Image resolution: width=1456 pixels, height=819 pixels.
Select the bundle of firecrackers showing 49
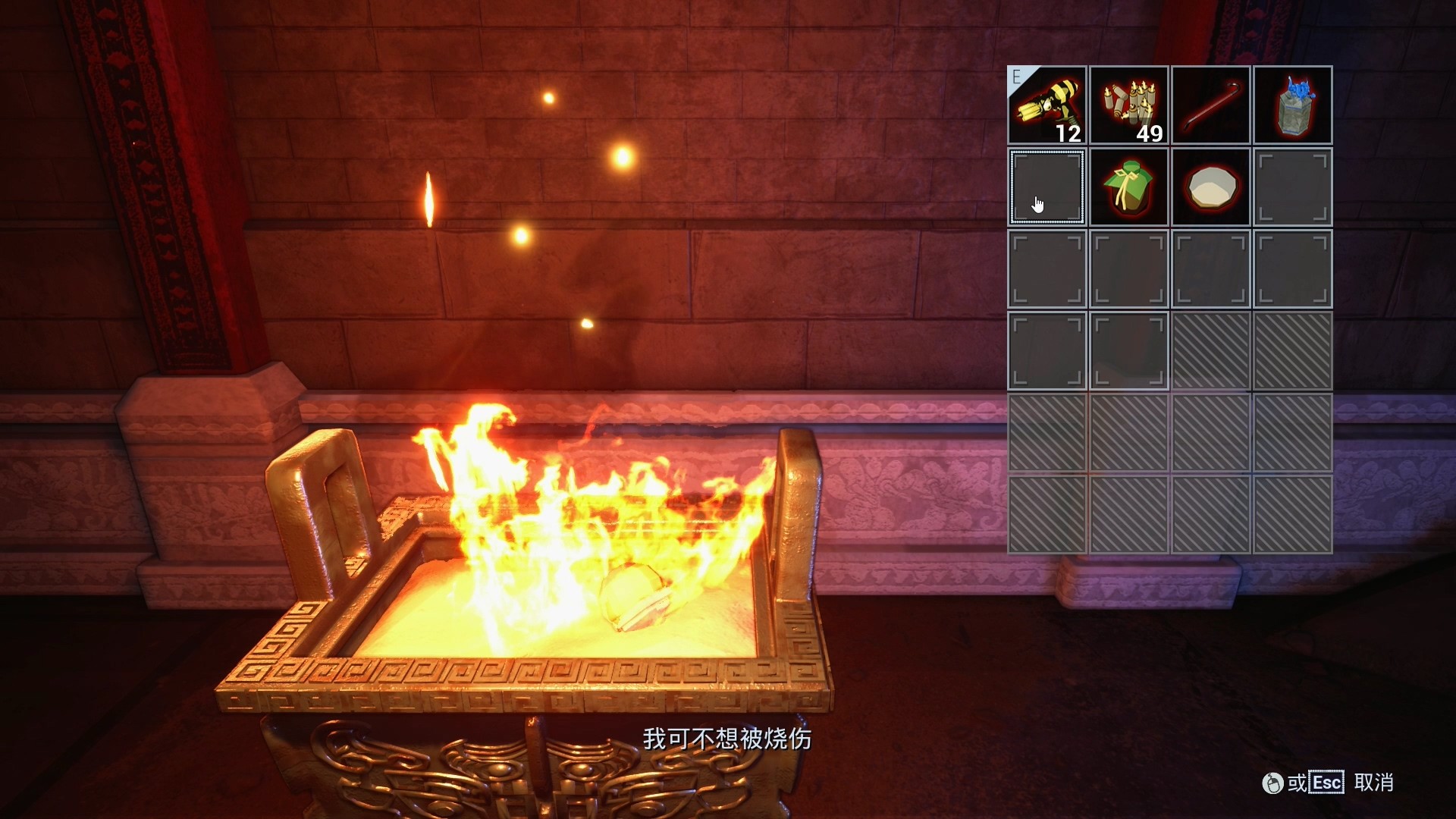[x=1128, y=105]
